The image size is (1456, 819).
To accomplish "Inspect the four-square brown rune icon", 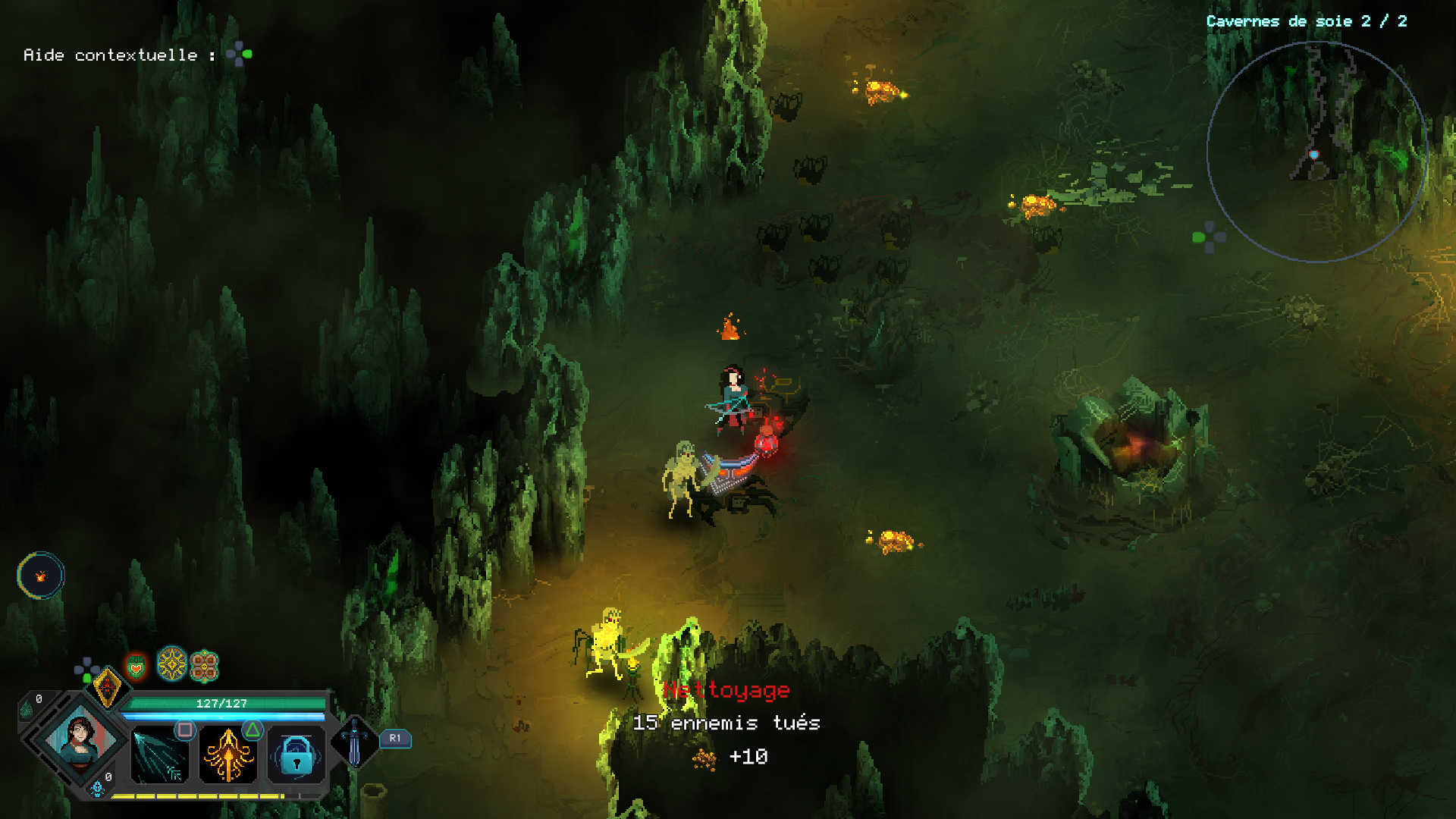I will 204,667.
